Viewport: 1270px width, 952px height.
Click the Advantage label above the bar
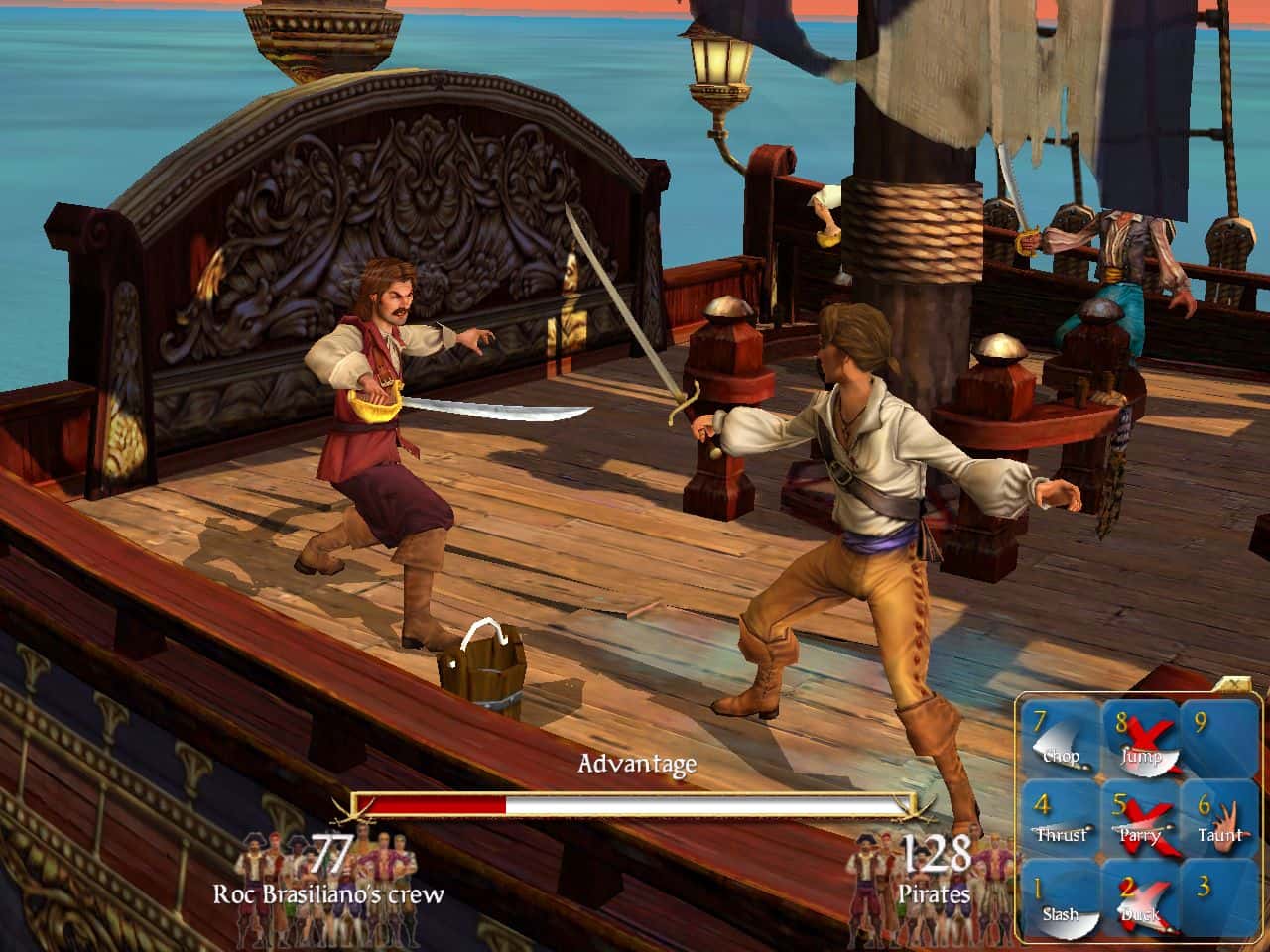(638, 765)
